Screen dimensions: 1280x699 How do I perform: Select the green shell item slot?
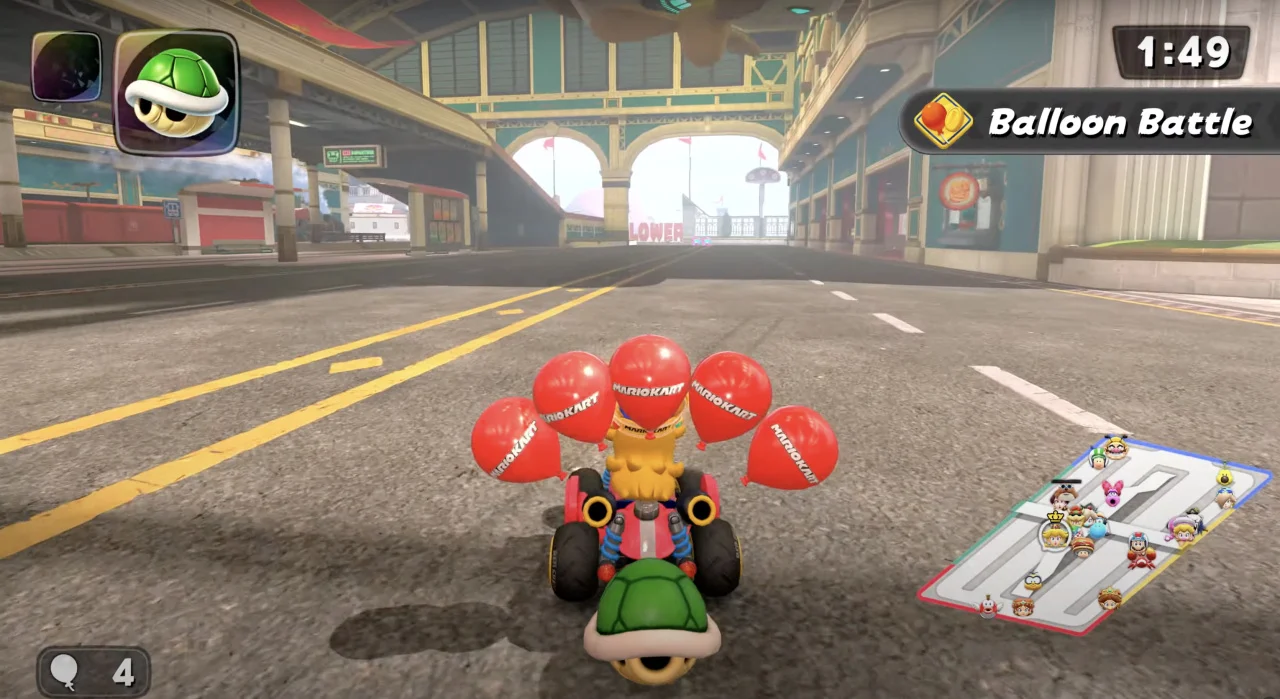176,91
